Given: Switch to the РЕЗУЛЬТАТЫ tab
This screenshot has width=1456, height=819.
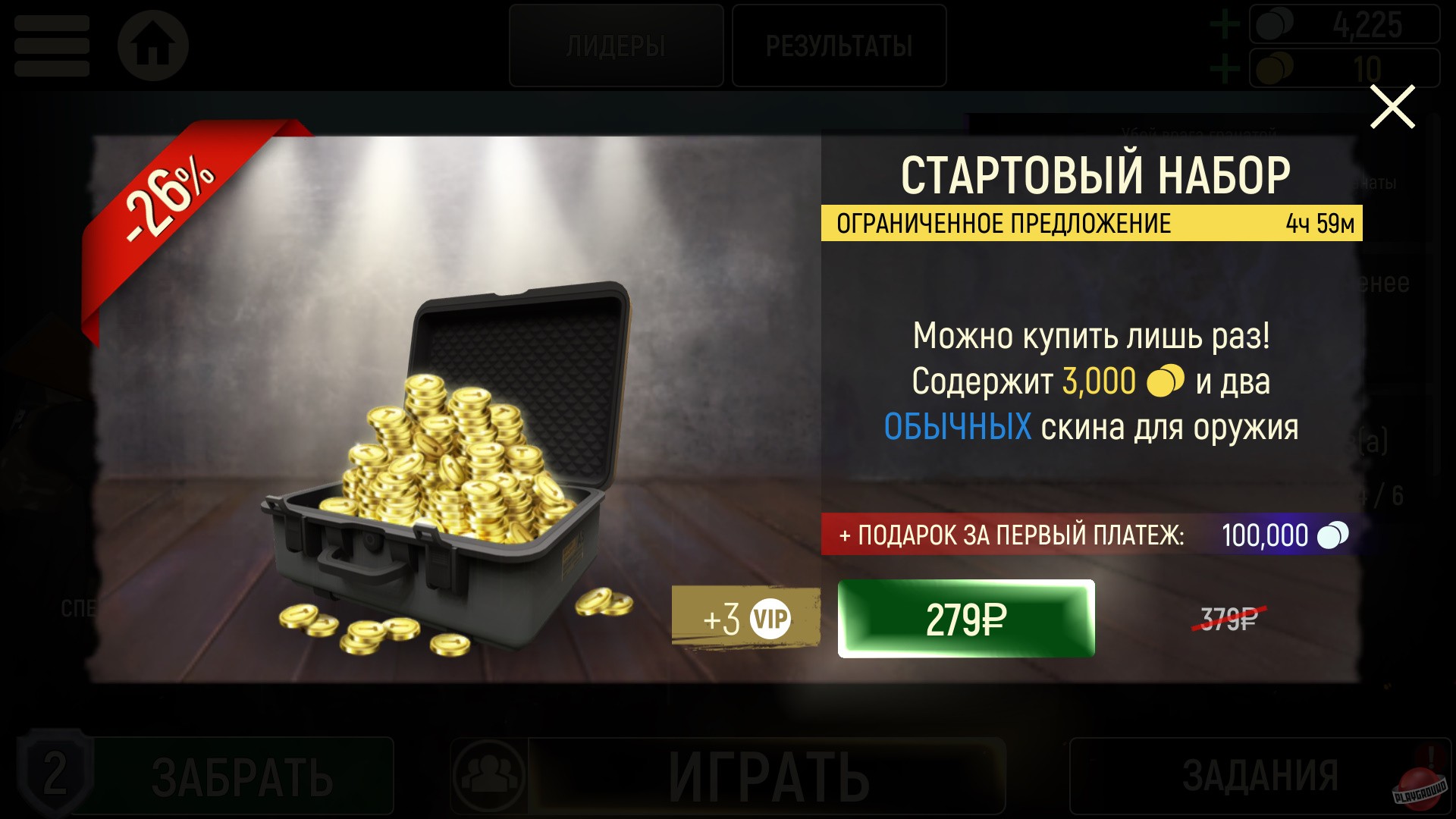Looking at the screenshot, I should click(839, 45).
